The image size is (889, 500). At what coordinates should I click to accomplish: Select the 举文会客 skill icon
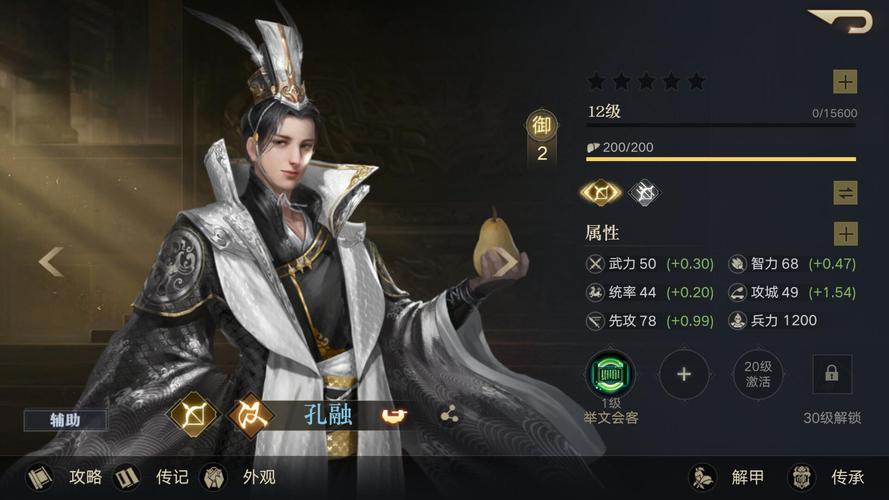click(x=610, y=375)
